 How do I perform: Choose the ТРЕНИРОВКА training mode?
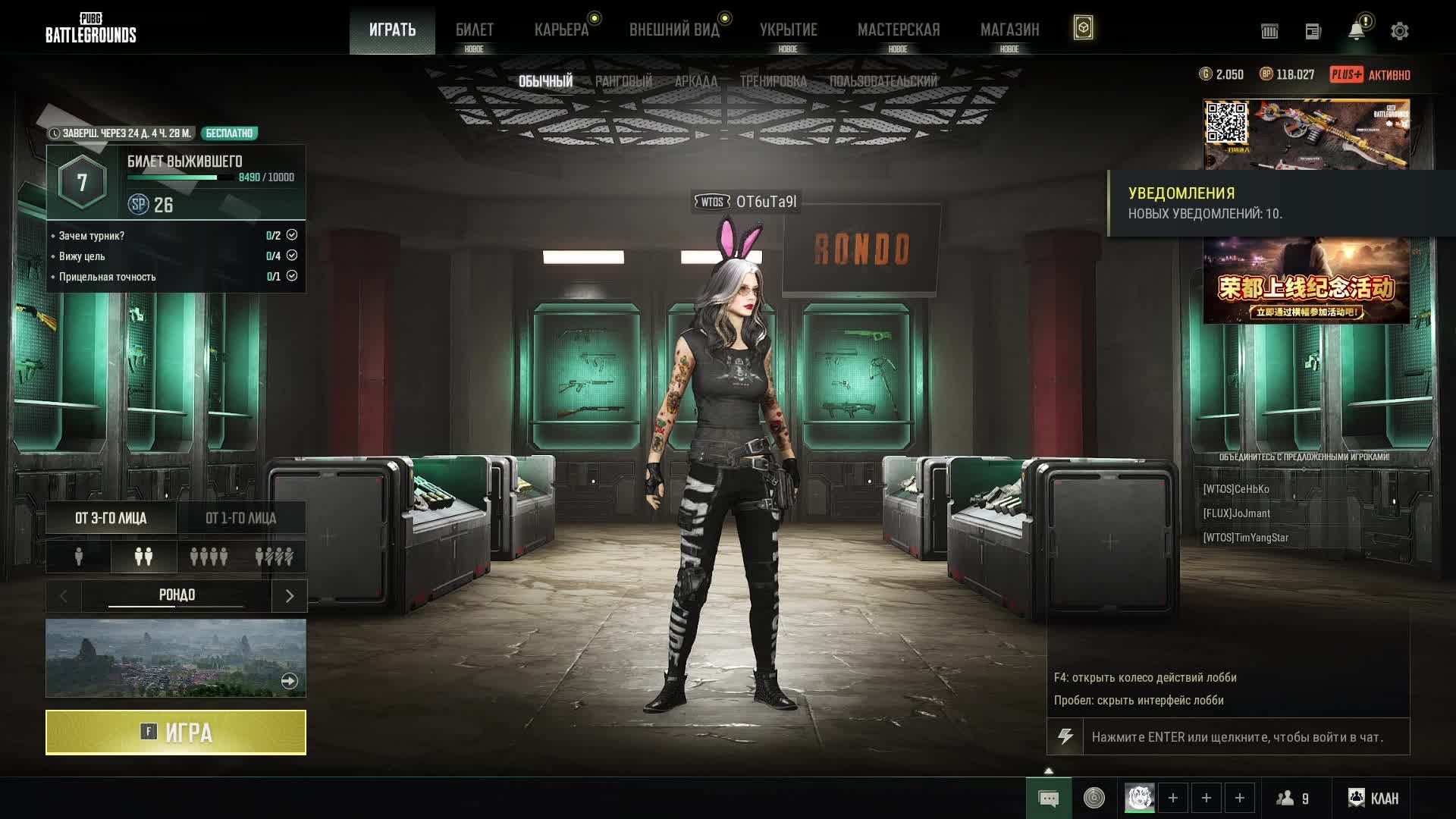[773, 81]
